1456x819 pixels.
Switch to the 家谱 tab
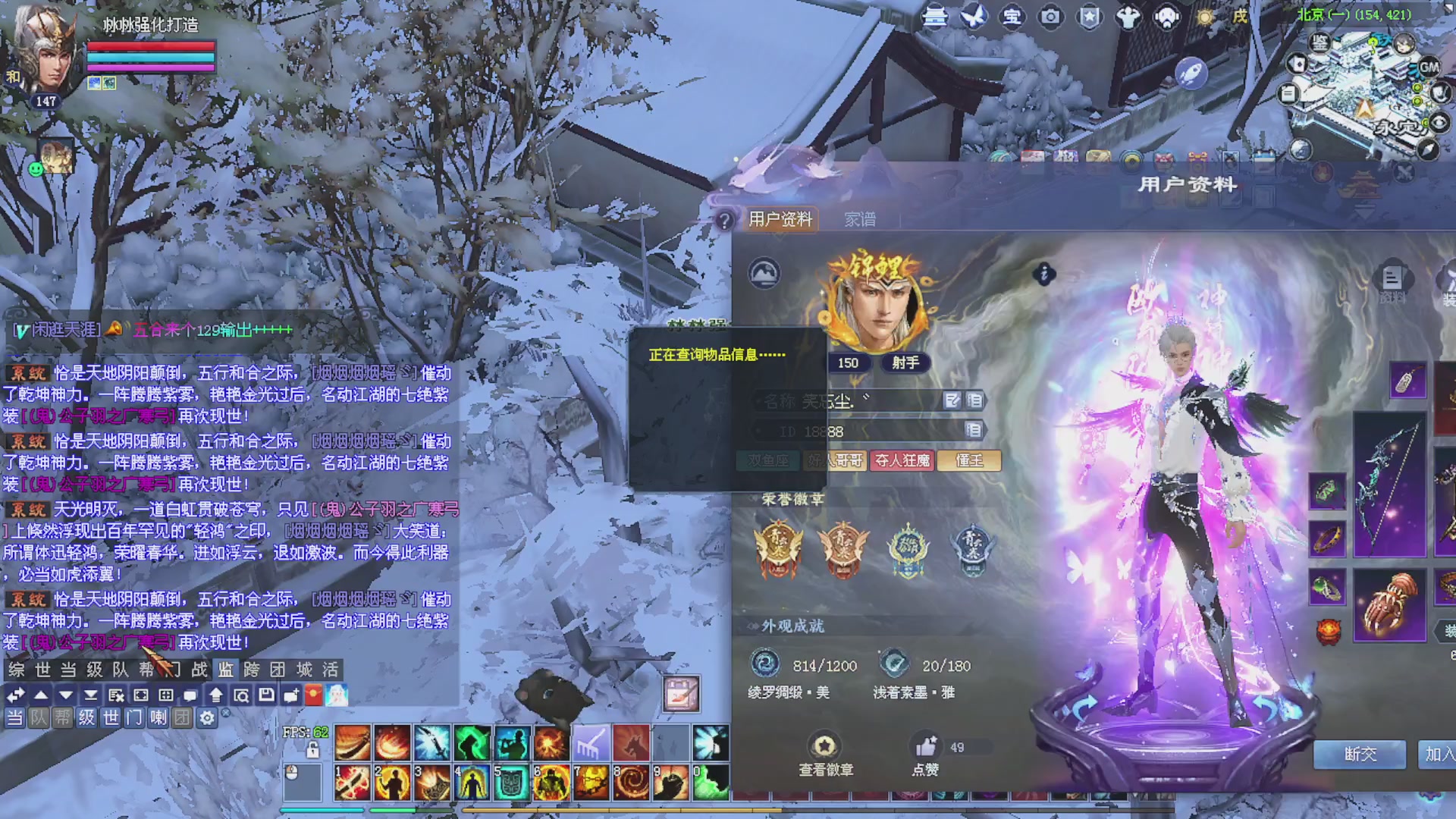tap(860, 219)
